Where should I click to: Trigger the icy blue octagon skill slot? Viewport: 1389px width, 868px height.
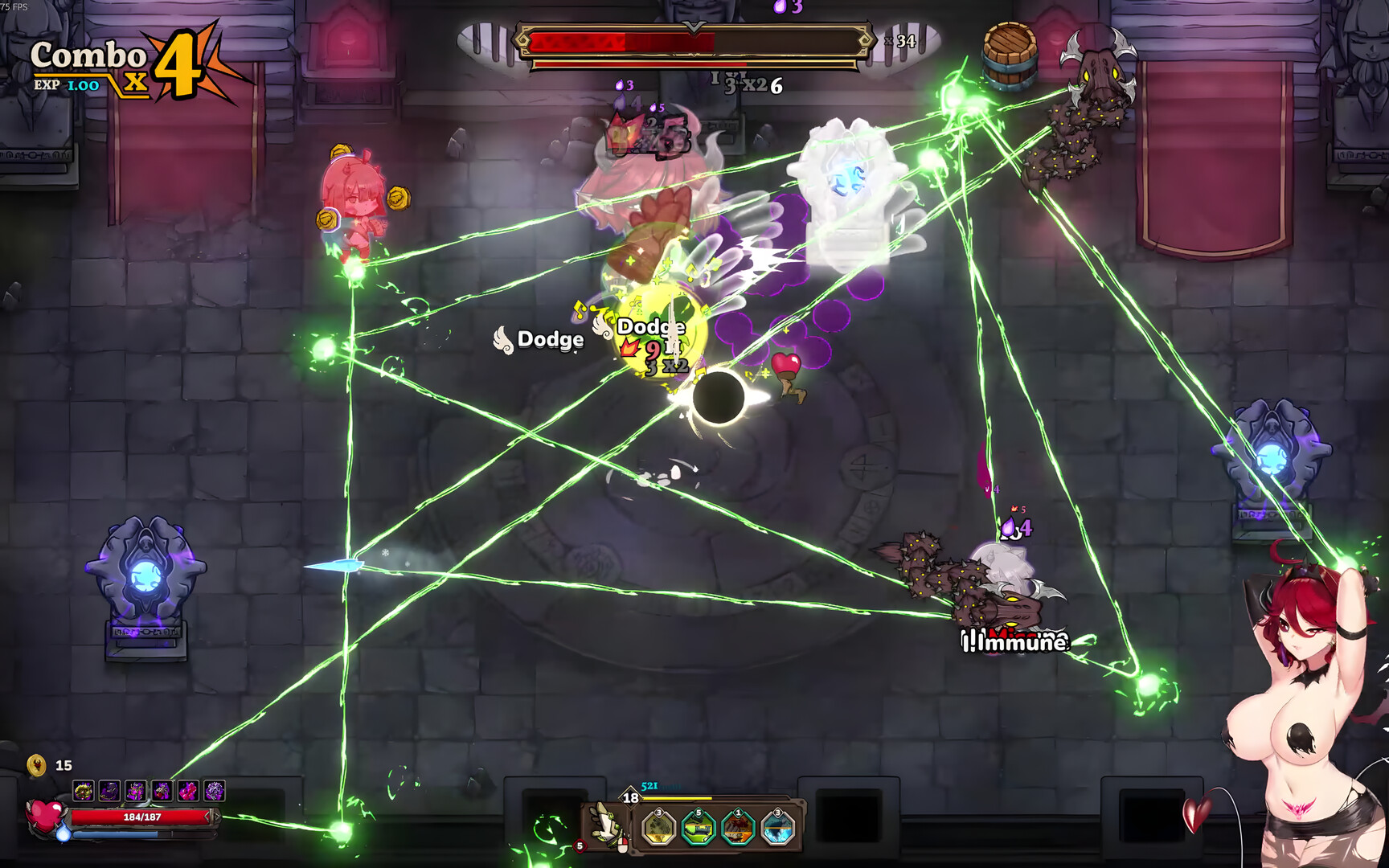point(777,829)
